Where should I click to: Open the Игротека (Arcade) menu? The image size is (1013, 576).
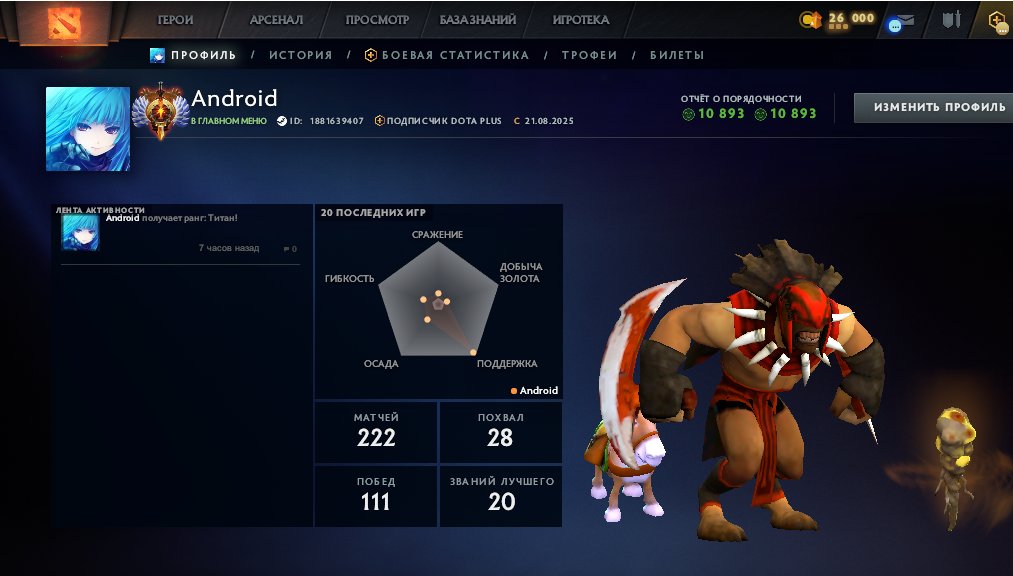point(581,20)
